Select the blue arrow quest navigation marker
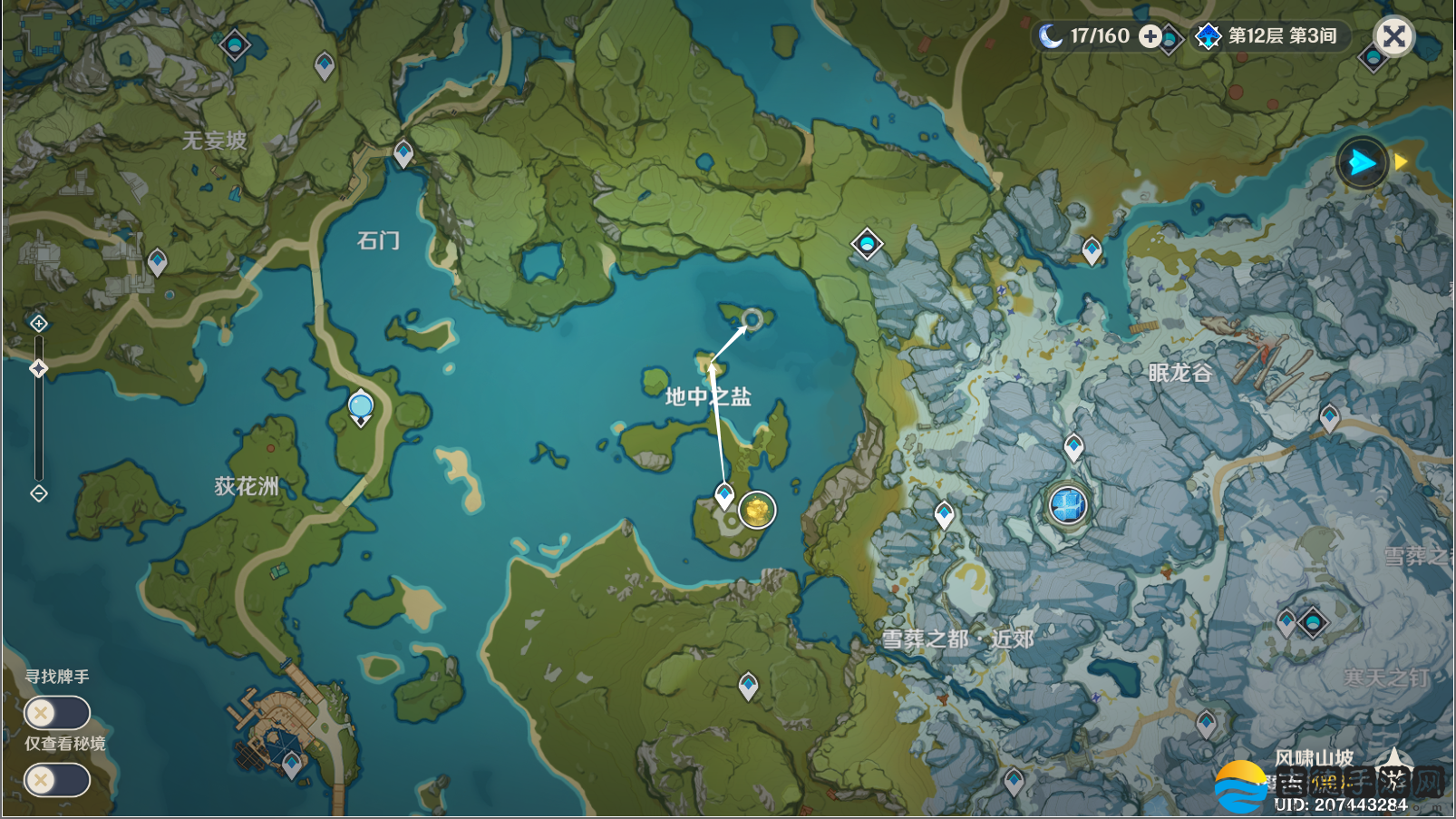Screen dimensions: 1456x819 [1362, 163]
